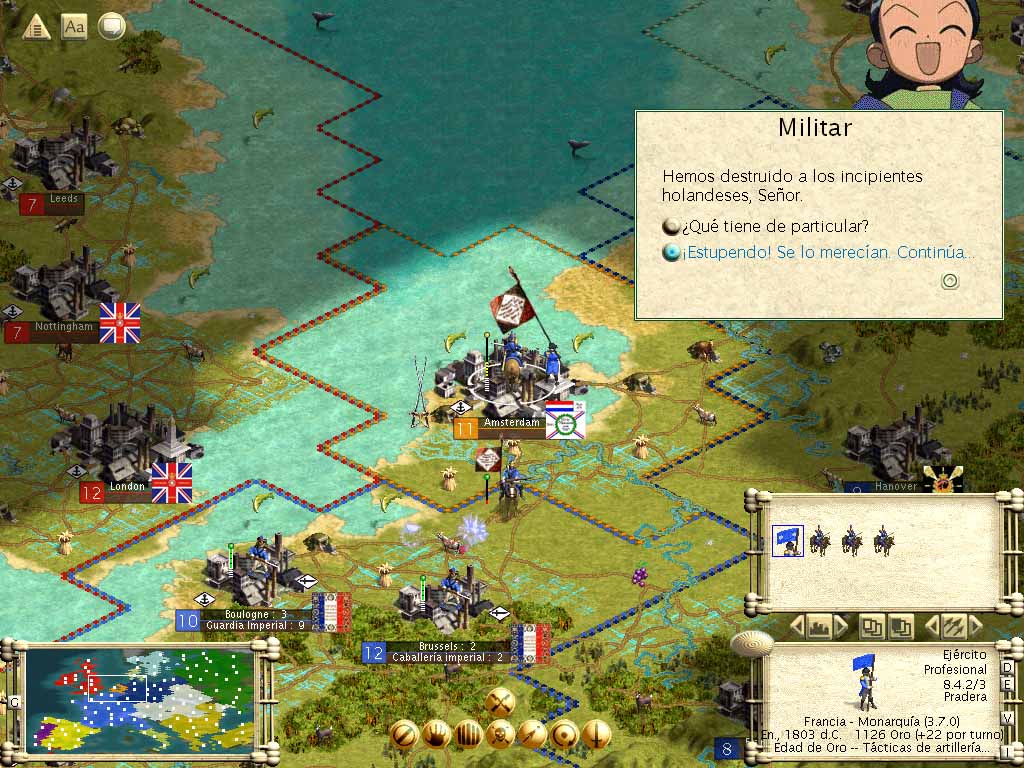The width and height of the screenshot is (1024, 768).
Task: Activate the crossed swords unit action
Action: (x=500, y=701)
